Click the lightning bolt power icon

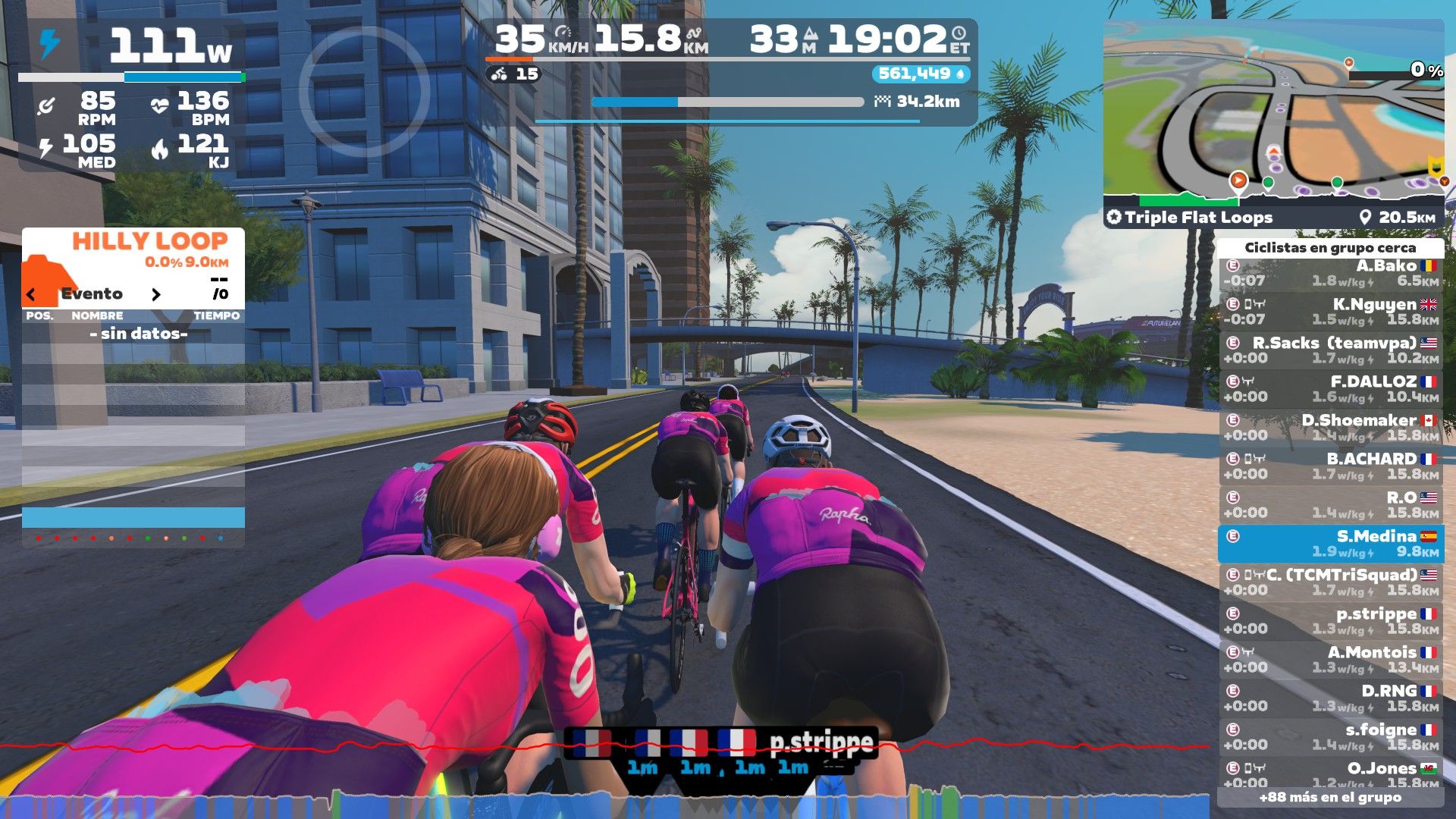[x=49, y=44]
